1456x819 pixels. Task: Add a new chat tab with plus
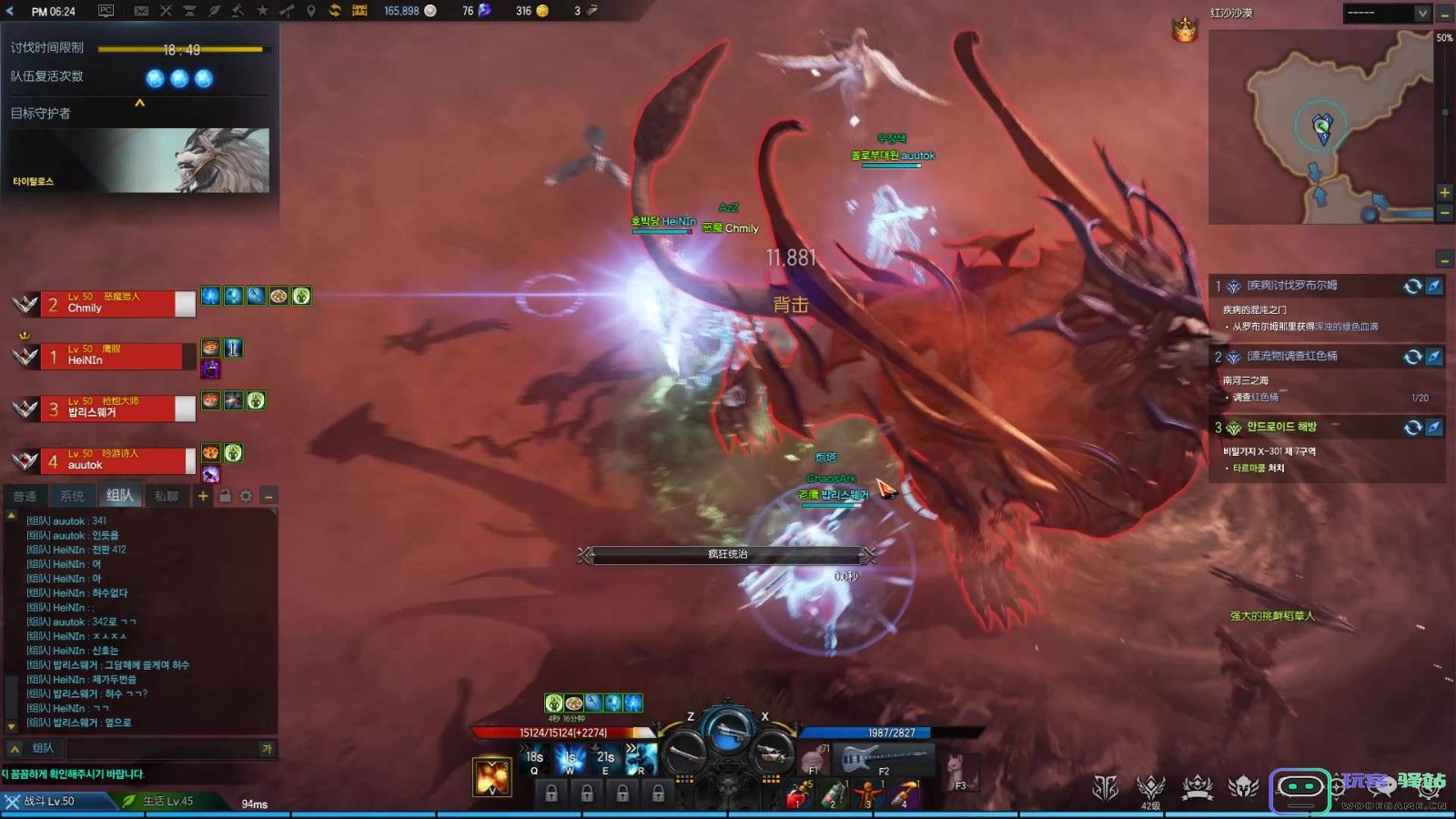(203, 496)
